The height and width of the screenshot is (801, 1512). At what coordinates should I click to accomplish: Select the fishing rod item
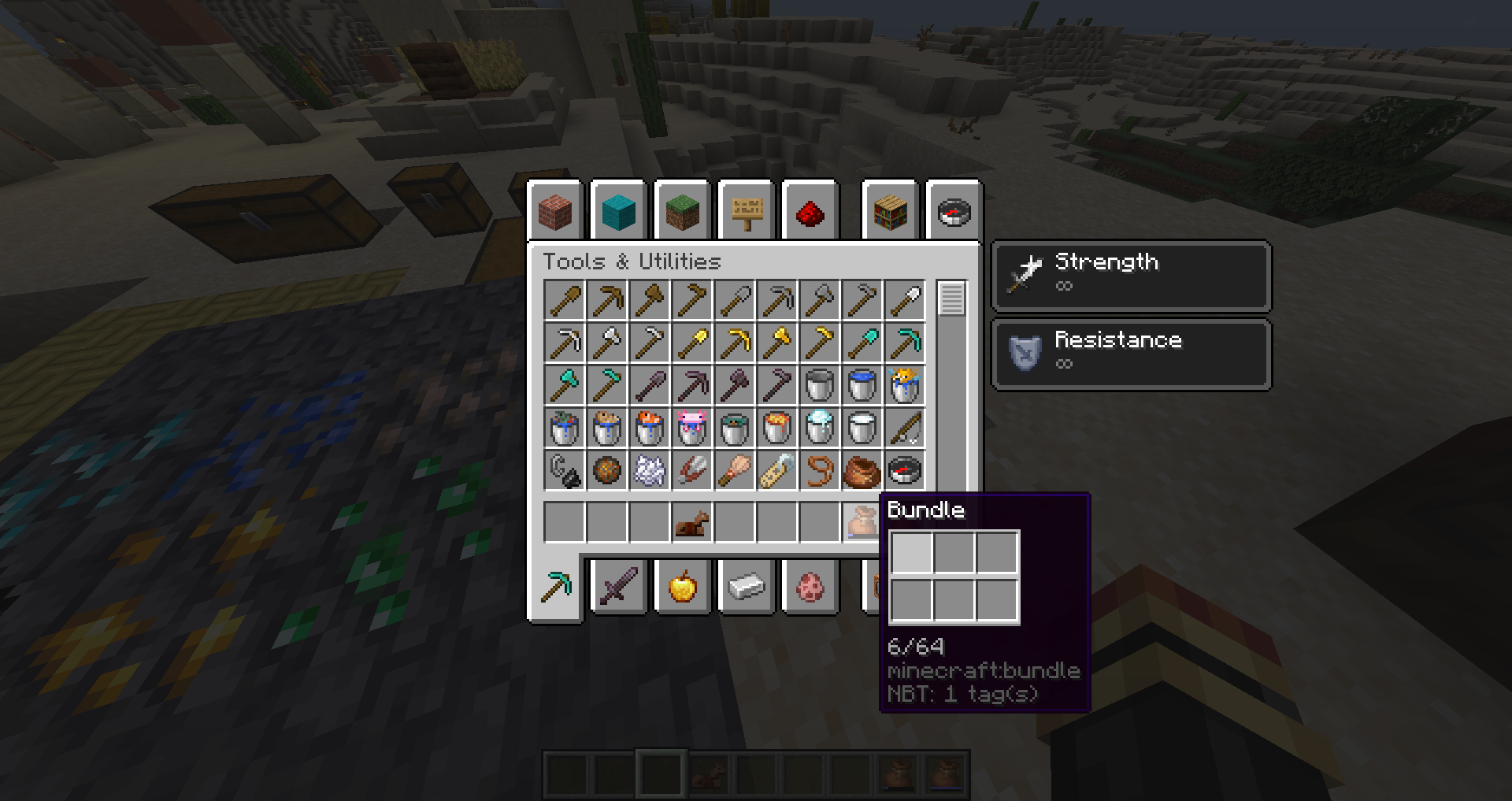click(905, 428)
